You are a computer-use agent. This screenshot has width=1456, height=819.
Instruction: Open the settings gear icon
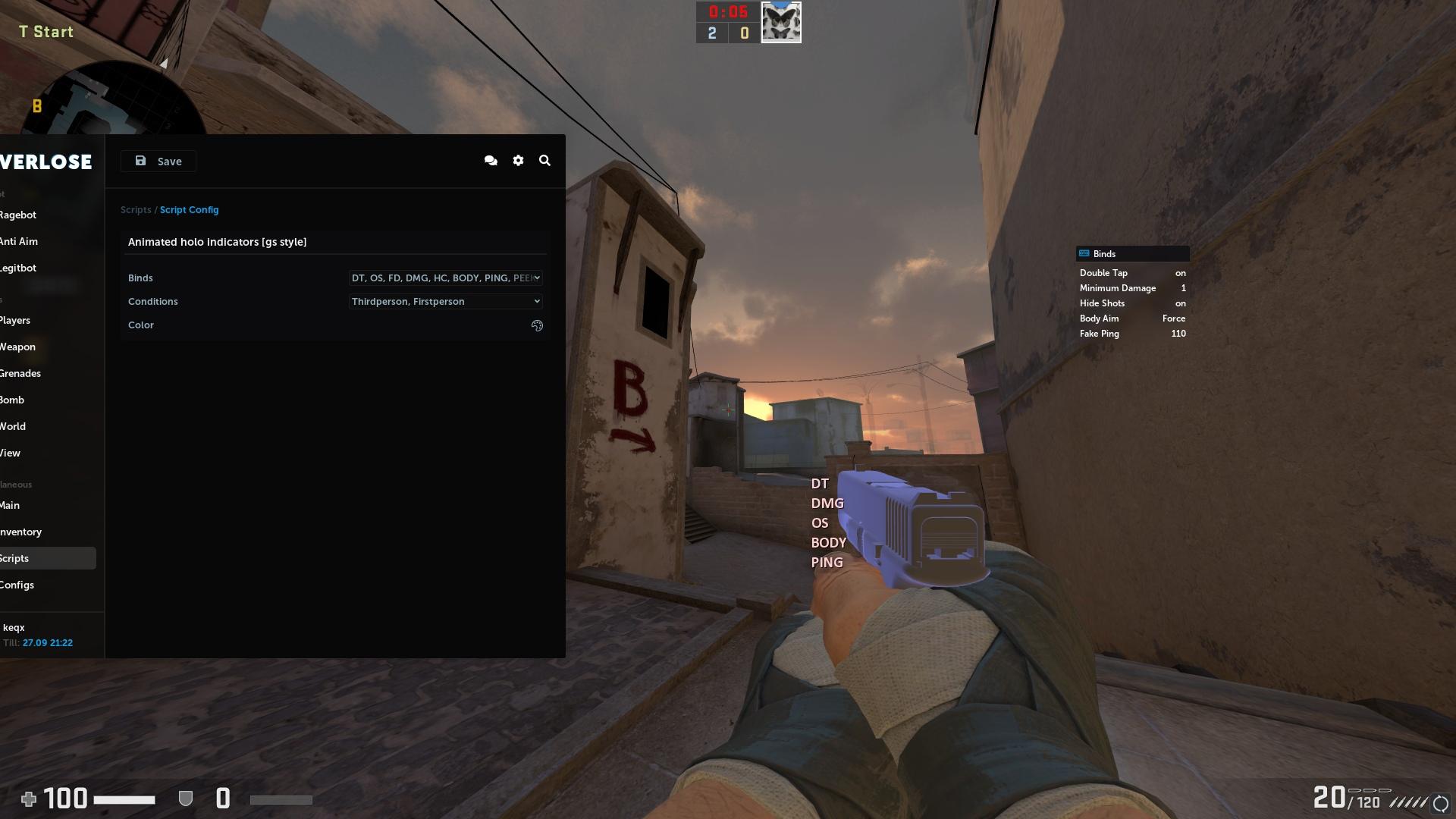pyautogui.click(x=518, y=160)
